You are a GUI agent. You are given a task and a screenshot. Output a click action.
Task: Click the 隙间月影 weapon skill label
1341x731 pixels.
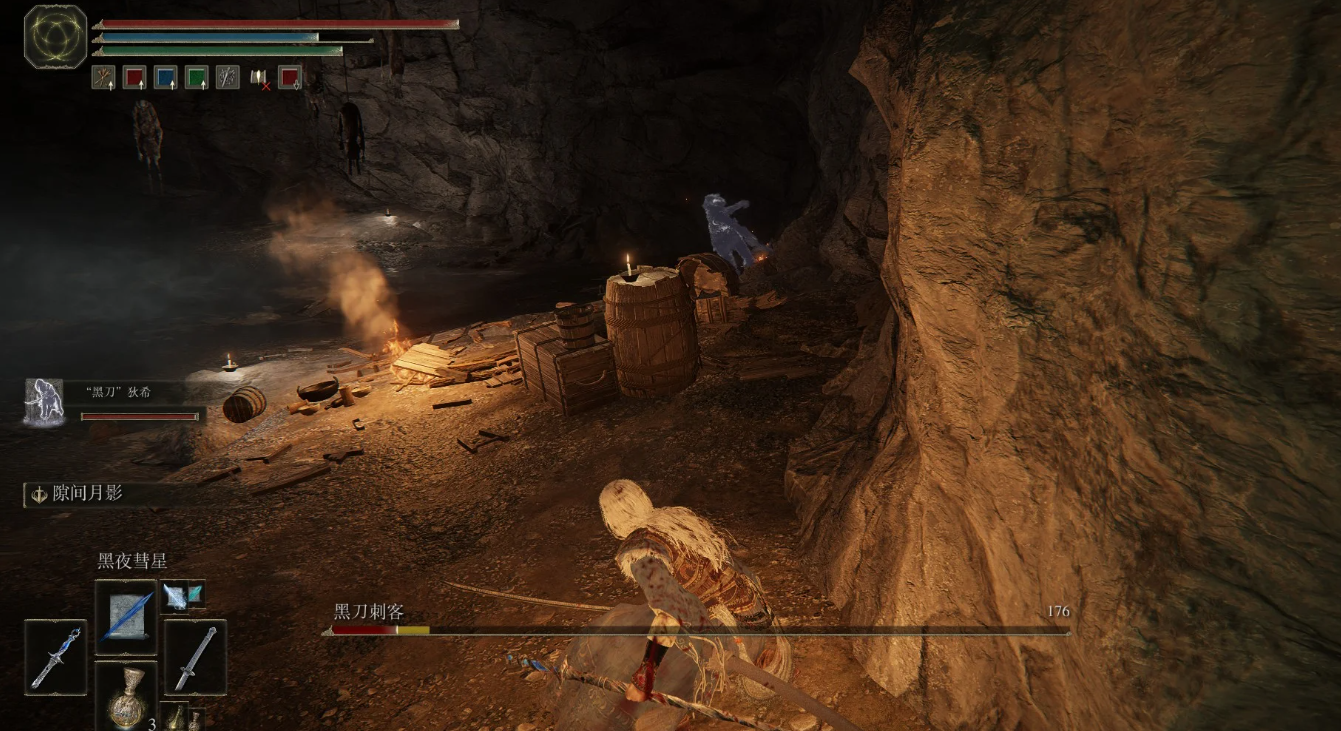coord(89,494)
